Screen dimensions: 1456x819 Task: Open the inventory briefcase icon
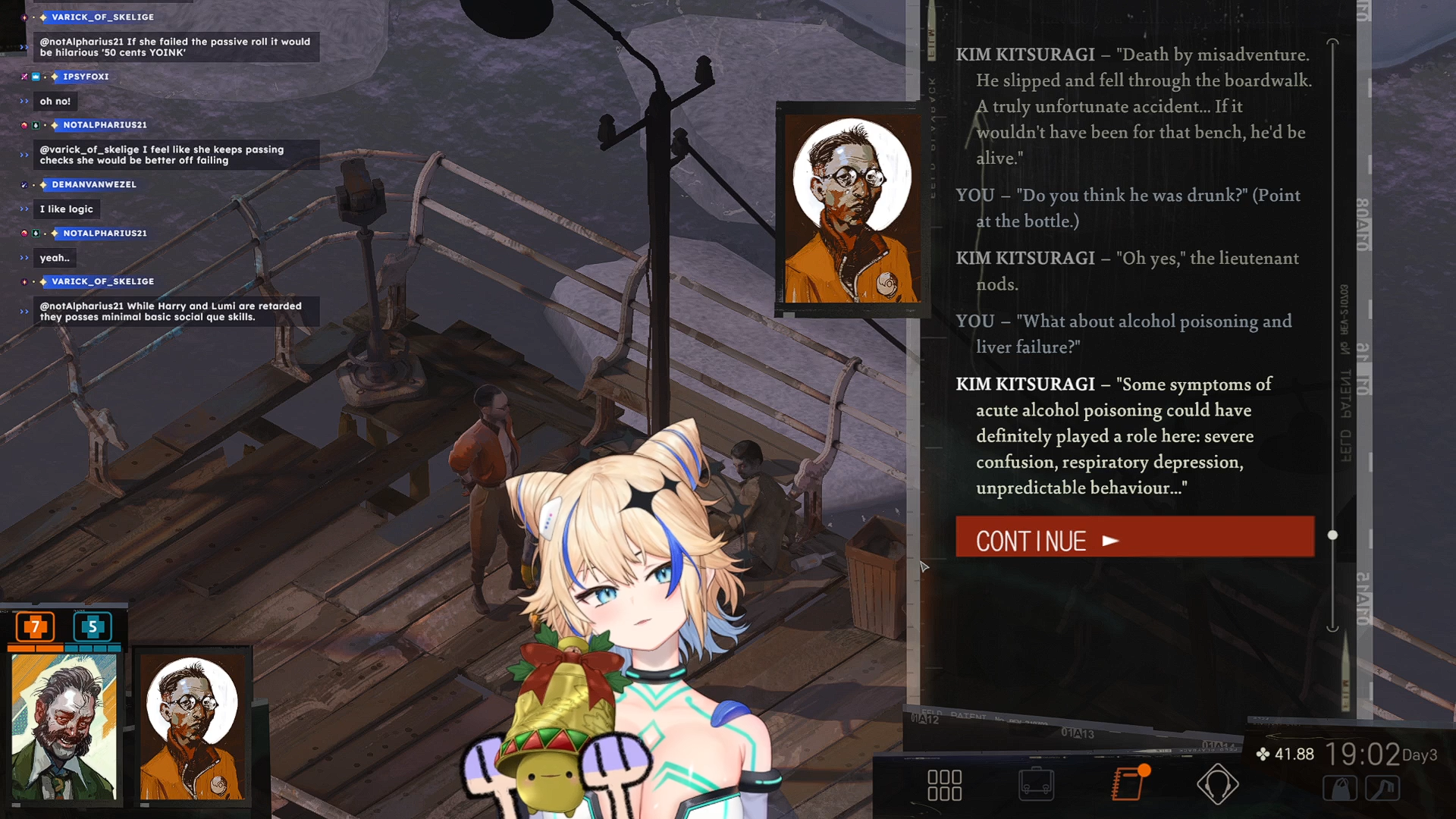1036,784
